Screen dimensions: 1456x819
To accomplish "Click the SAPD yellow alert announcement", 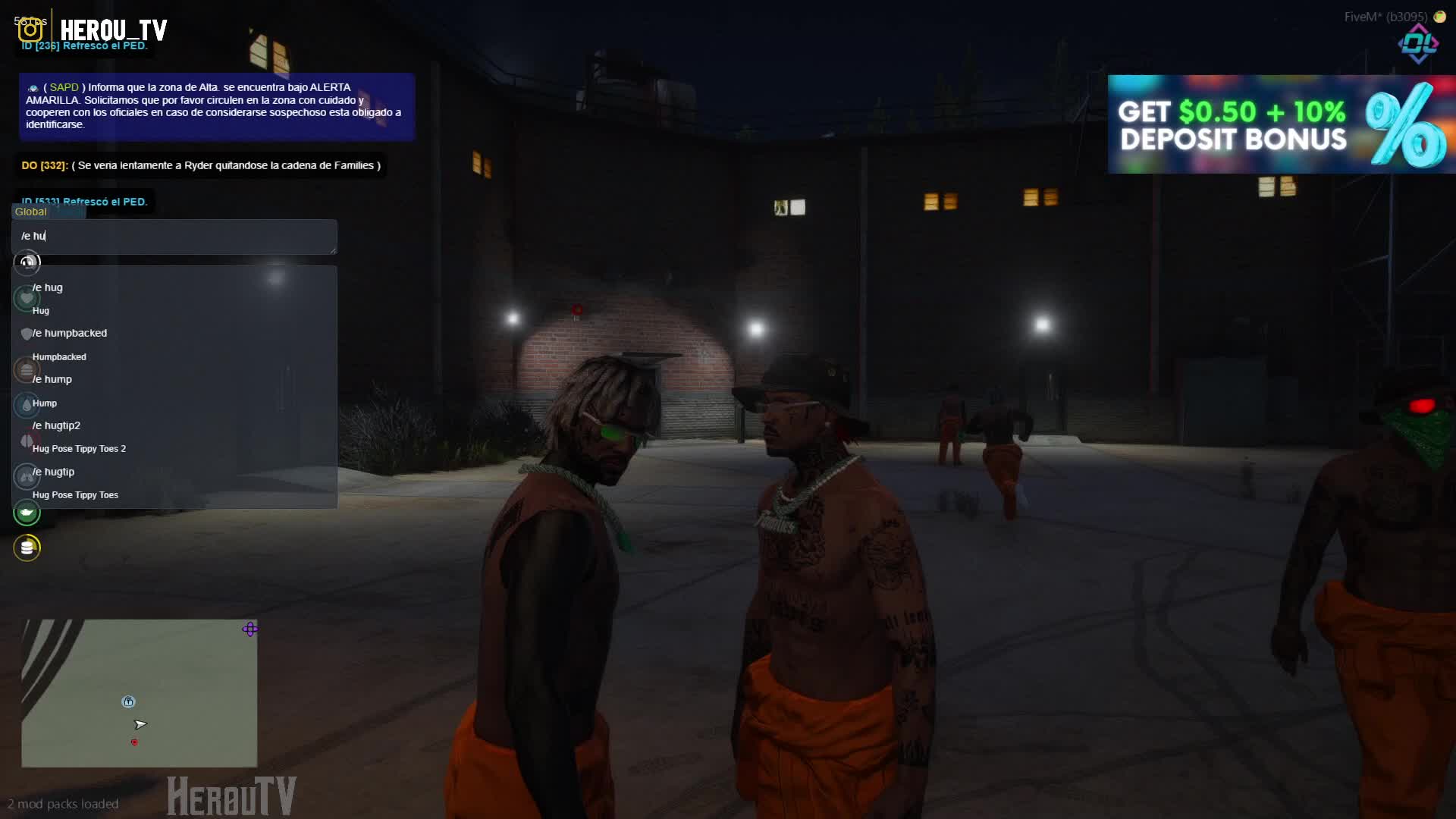I will pos(216,106).
